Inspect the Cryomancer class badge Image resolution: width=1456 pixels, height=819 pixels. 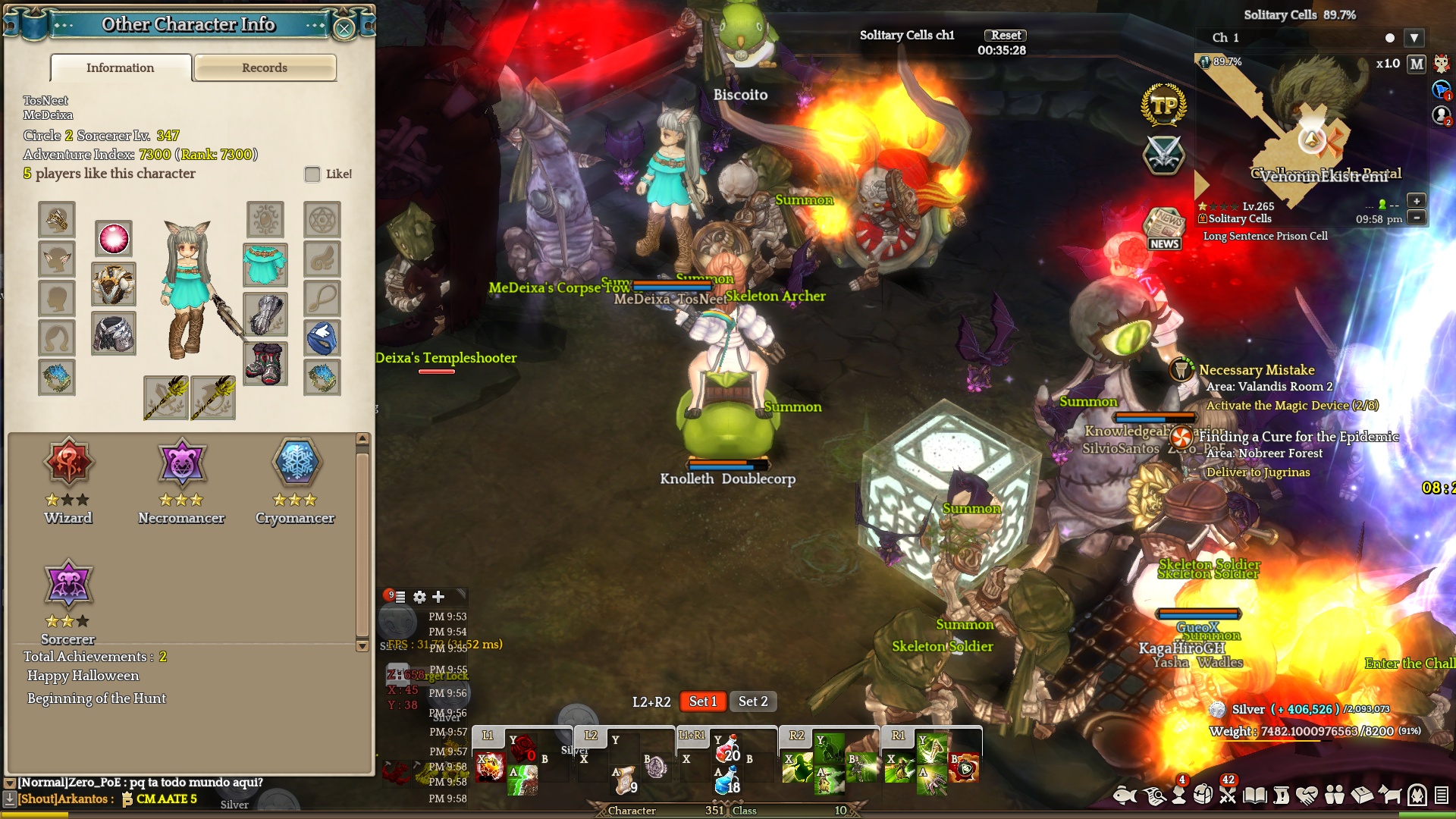pos(297,463)
